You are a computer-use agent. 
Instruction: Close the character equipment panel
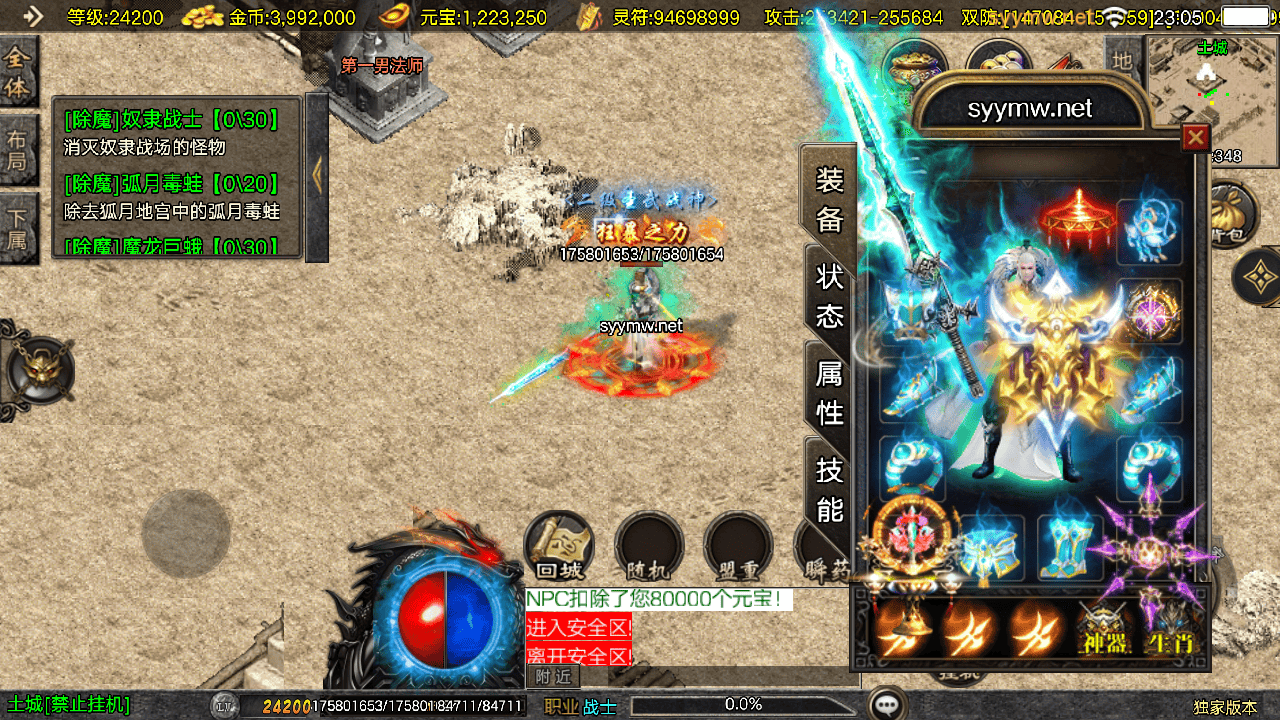(1195, 137)
